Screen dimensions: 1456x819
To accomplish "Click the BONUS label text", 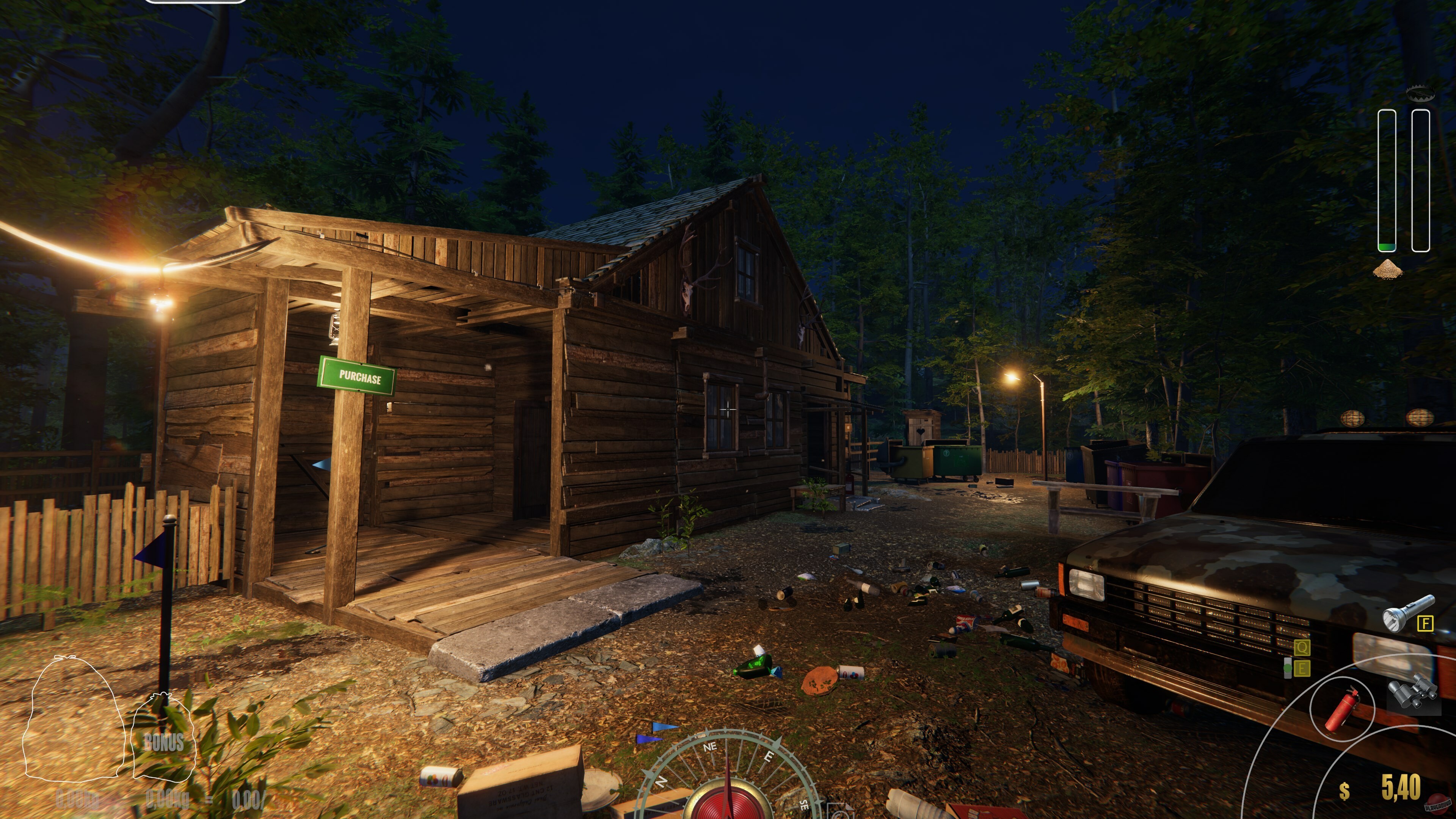I will (x=165, y=743).
